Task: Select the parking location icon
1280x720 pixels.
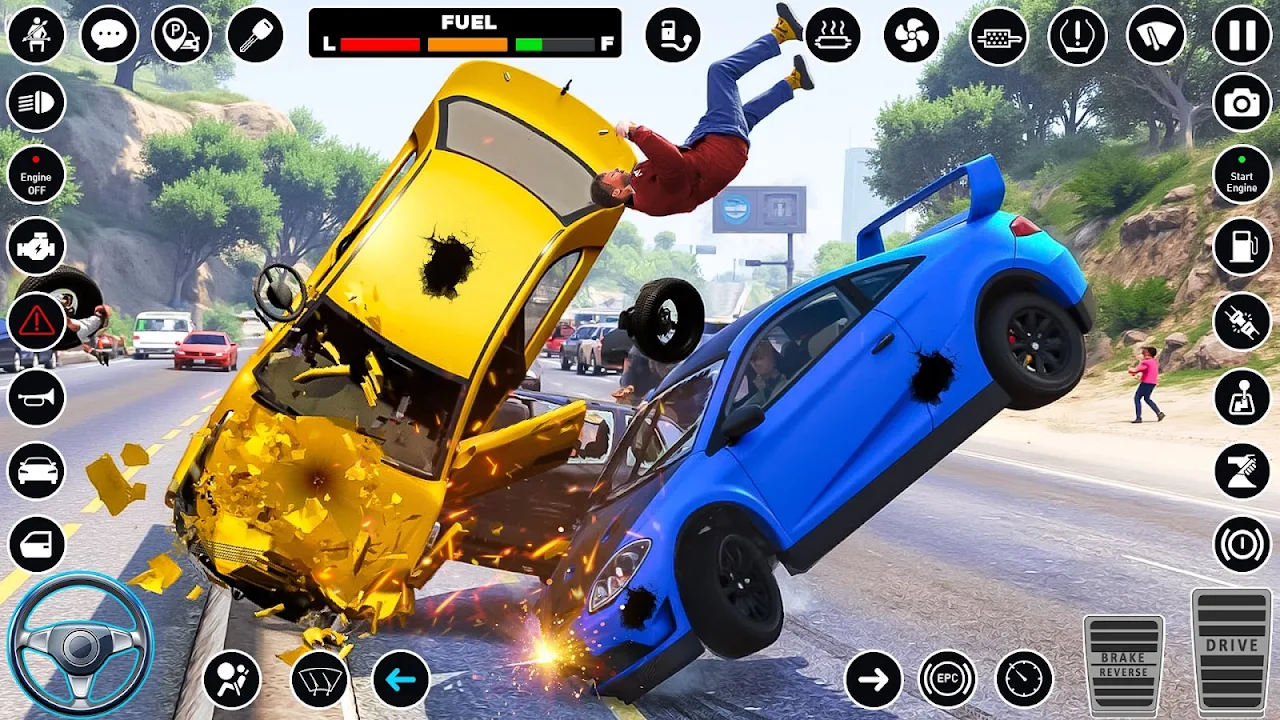Action: pos(182,35)
